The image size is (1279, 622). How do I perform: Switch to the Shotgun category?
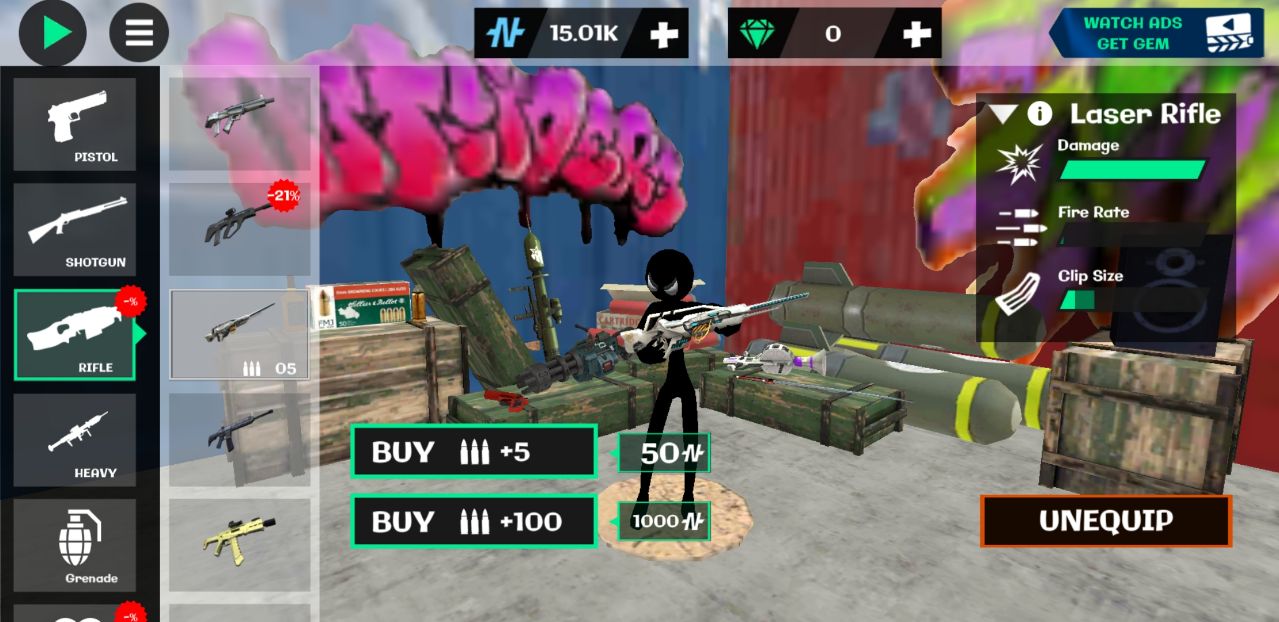click(x=75, y=230)
